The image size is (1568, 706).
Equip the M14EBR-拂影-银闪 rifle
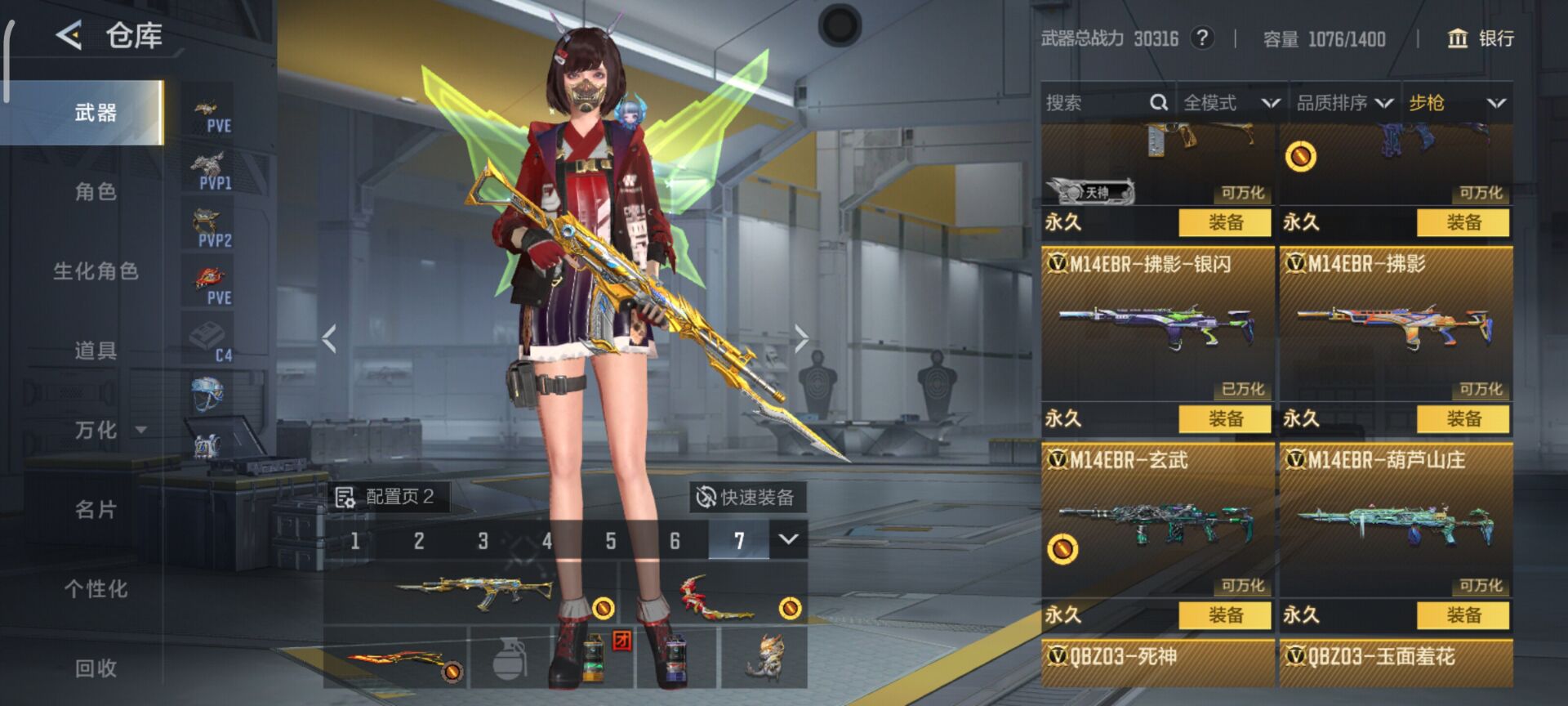click(1225, 419)
